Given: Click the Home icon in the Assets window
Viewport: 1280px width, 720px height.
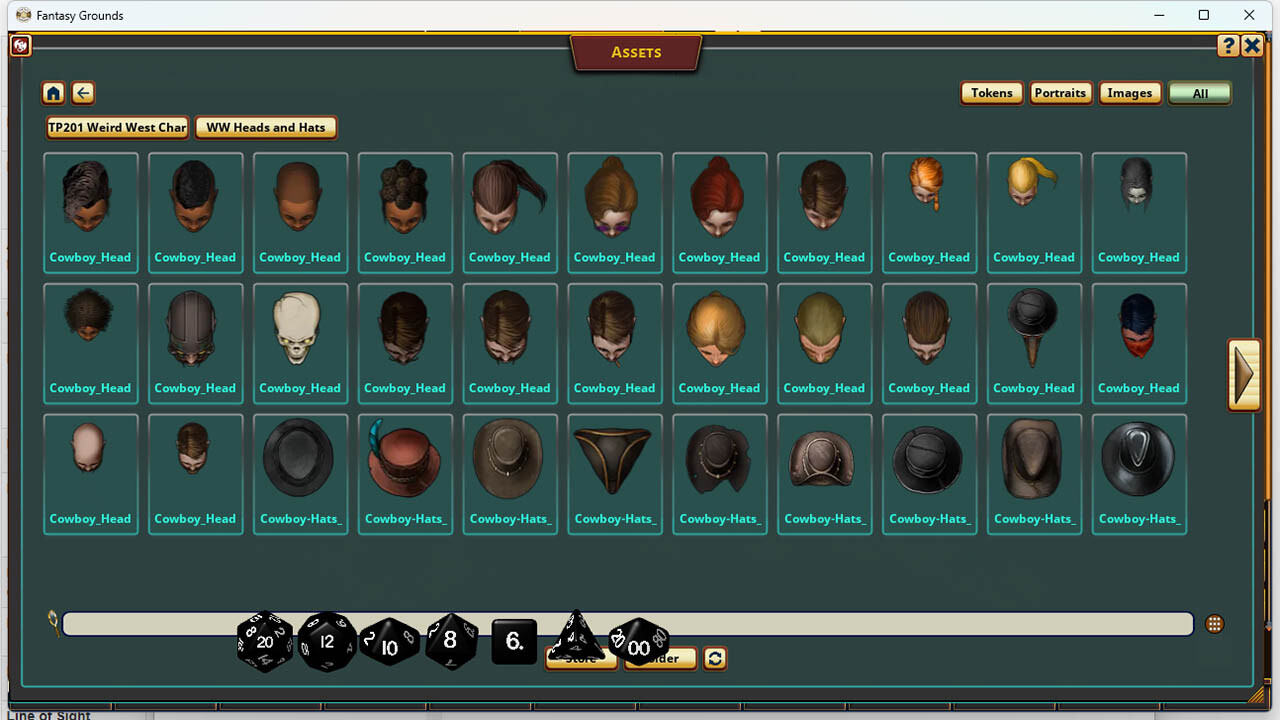Looking at the screenshot, I should 53,93.
